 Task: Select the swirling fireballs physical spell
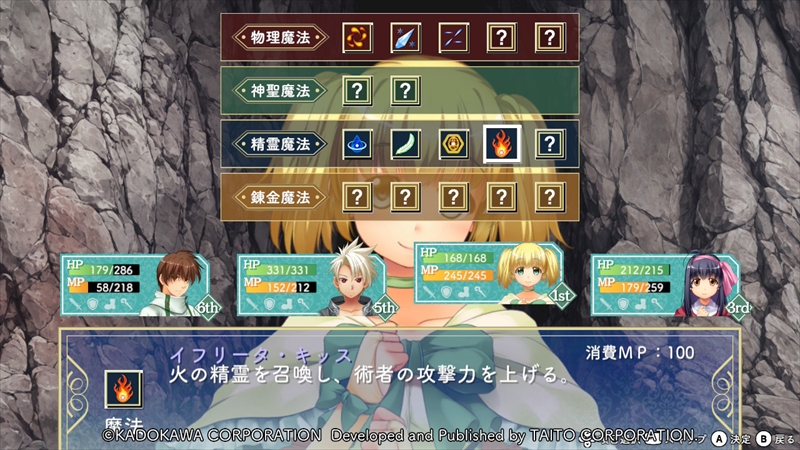tap(358, 38)
